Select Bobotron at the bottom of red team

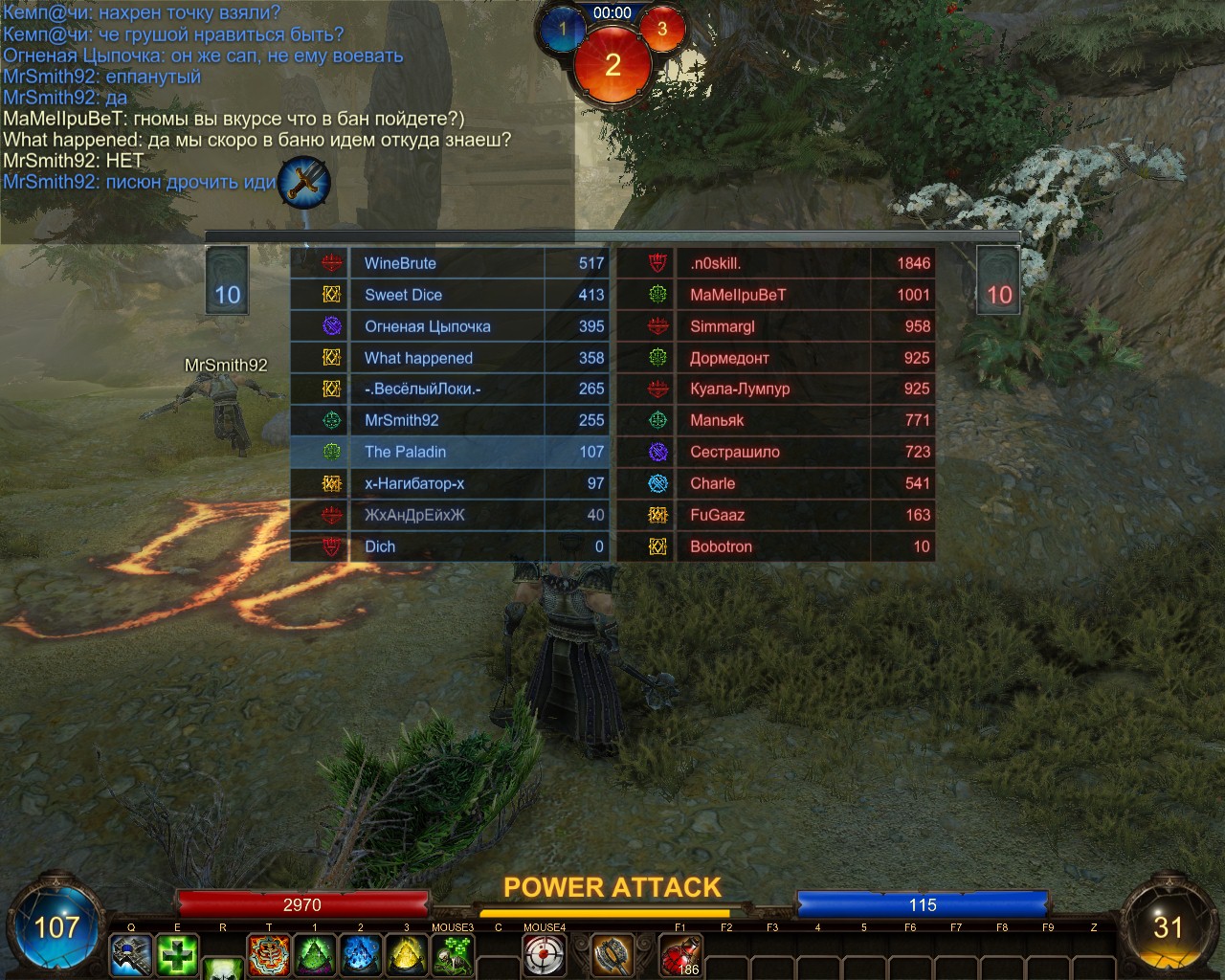tap(775, 546)
